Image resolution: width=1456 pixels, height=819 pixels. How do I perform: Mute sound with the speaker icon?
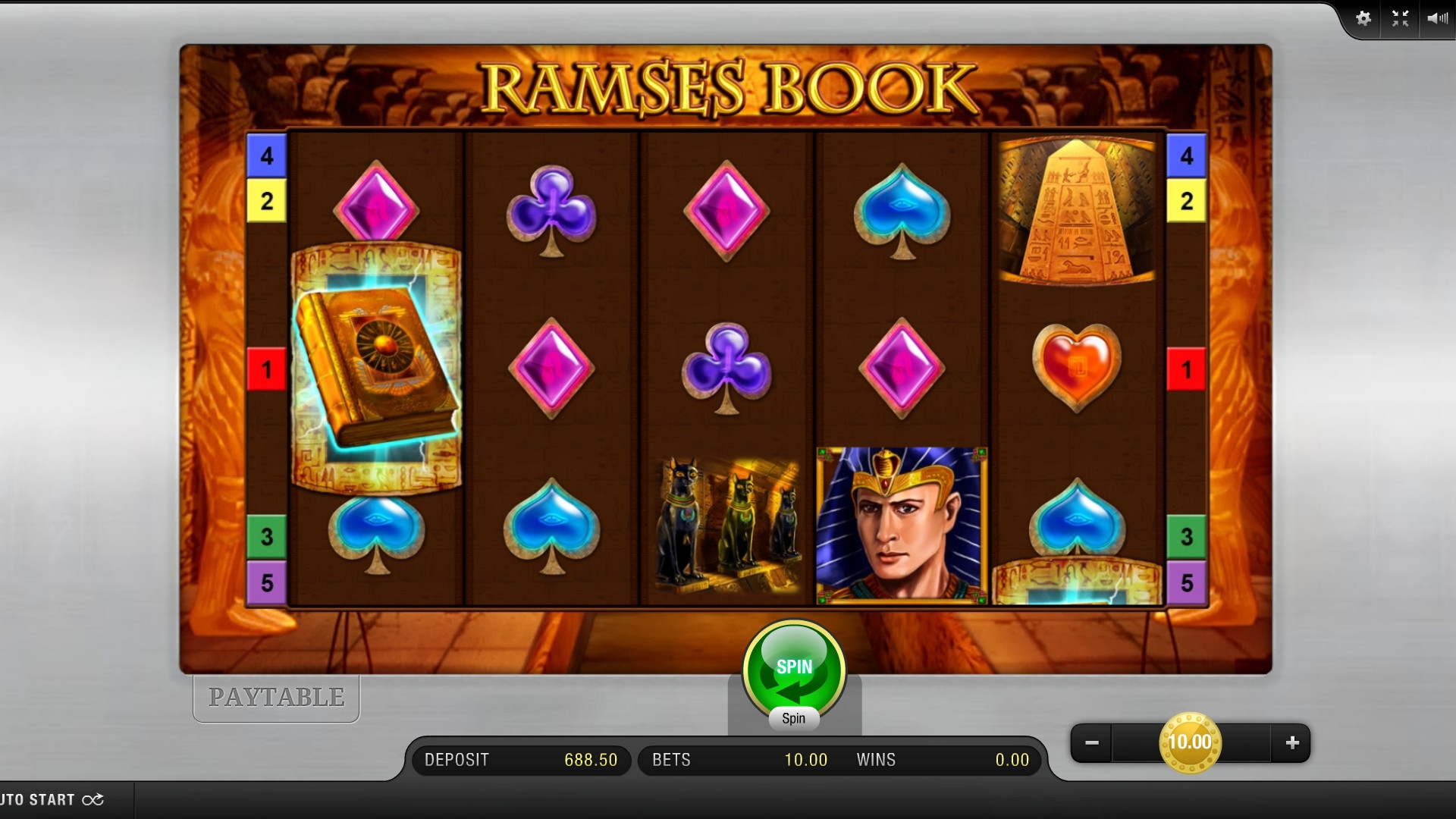pos(1436,19)
